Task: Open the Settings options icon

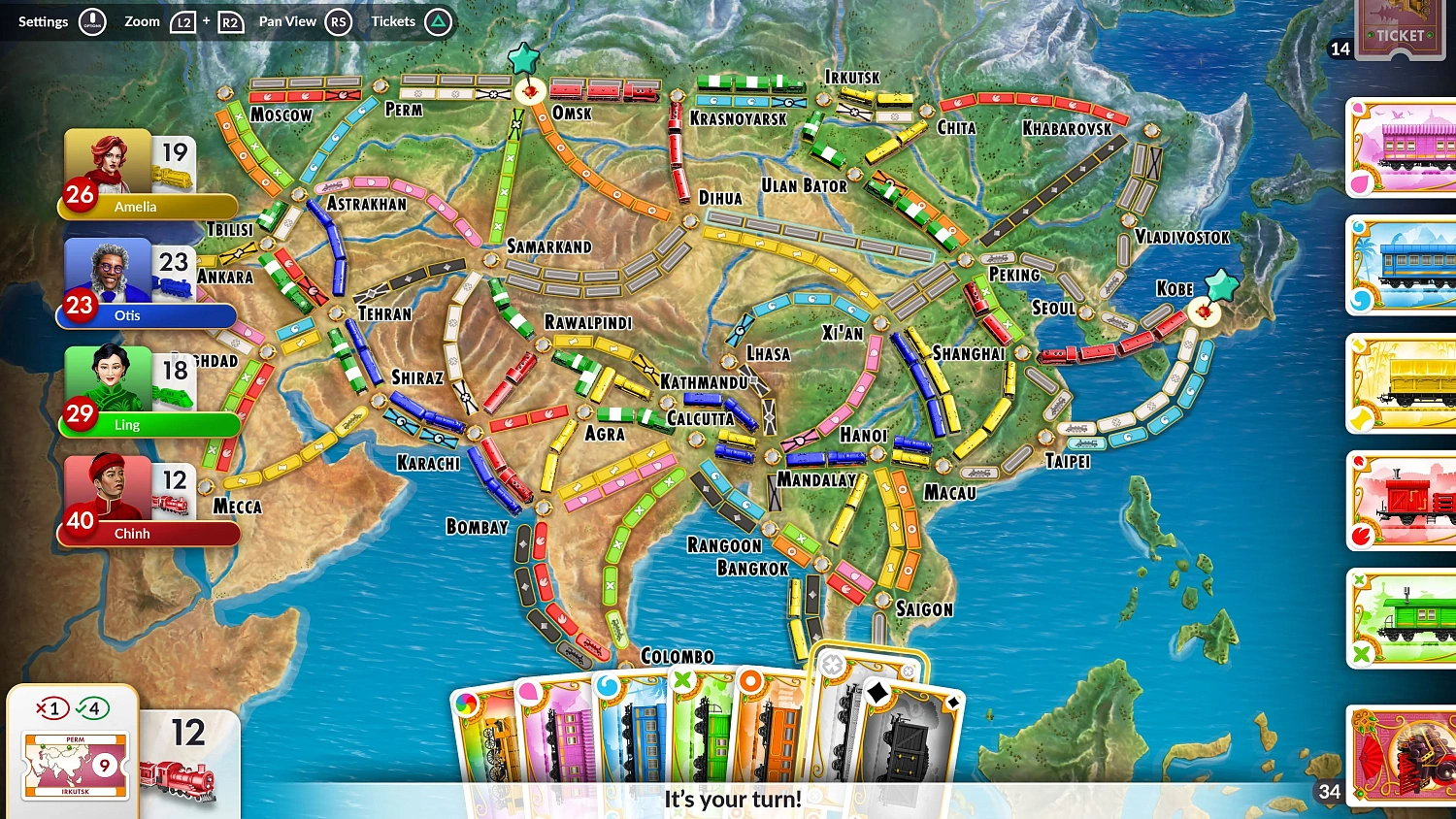Action: pos(94,21)
